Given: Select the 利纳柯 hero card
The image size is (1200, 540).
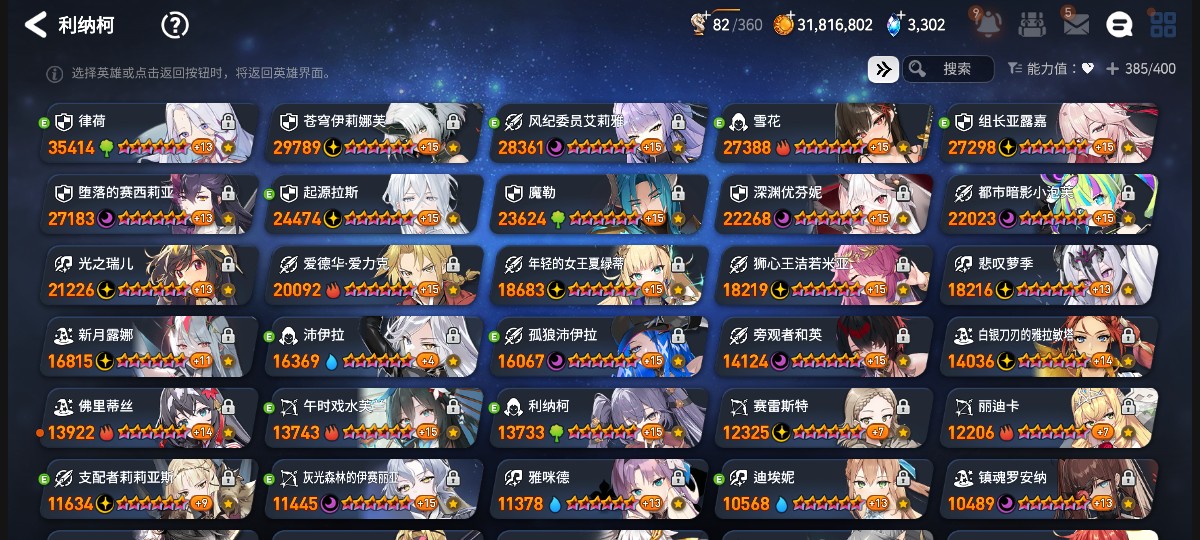Looking at the screenshot, I should (x=600, y=418).
